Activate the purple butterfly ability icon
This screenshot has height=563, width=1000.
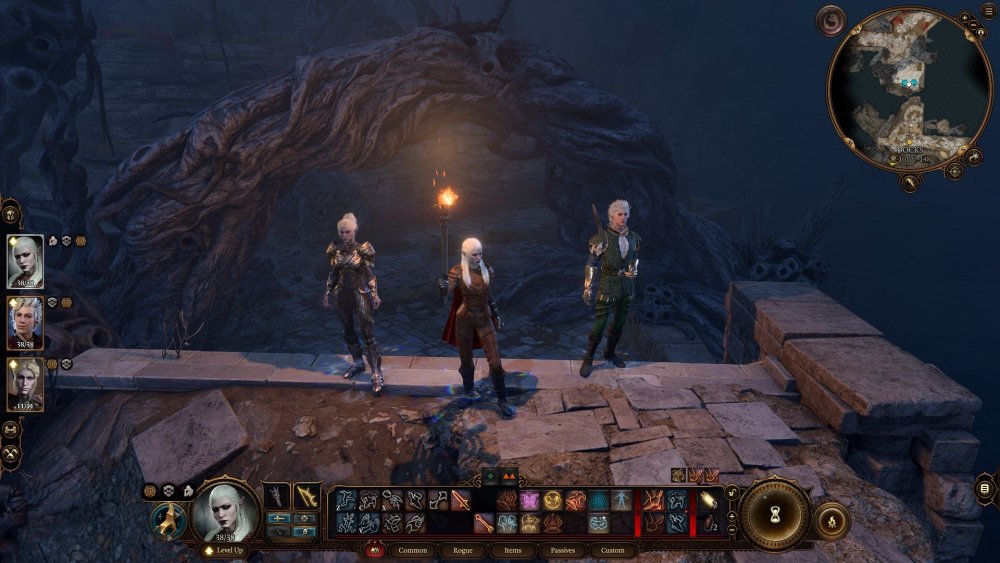point(529,500)
